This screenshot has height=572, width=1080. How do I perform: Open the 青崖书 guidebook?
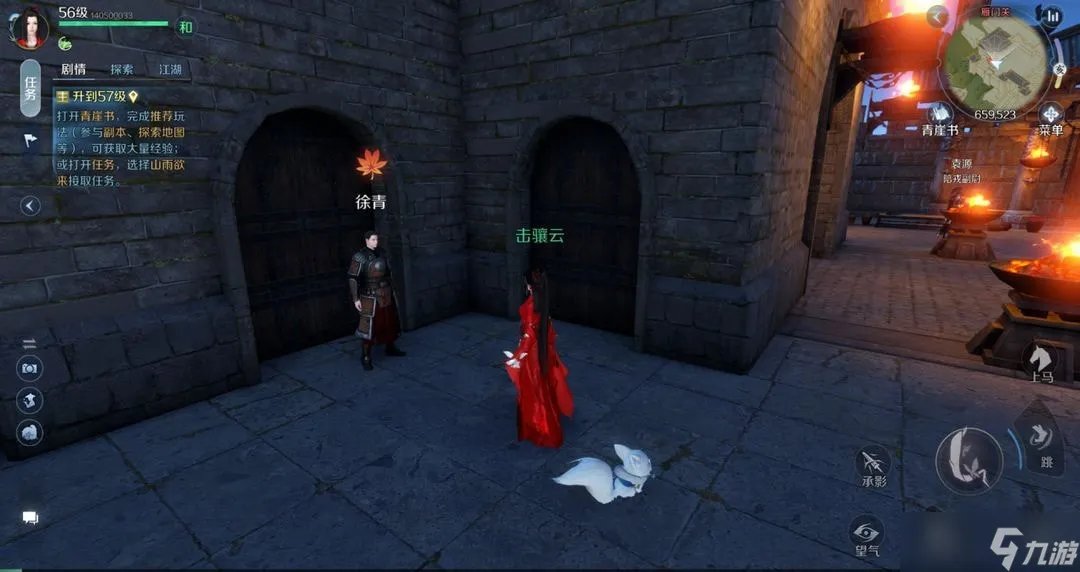(x=940, y=117)
